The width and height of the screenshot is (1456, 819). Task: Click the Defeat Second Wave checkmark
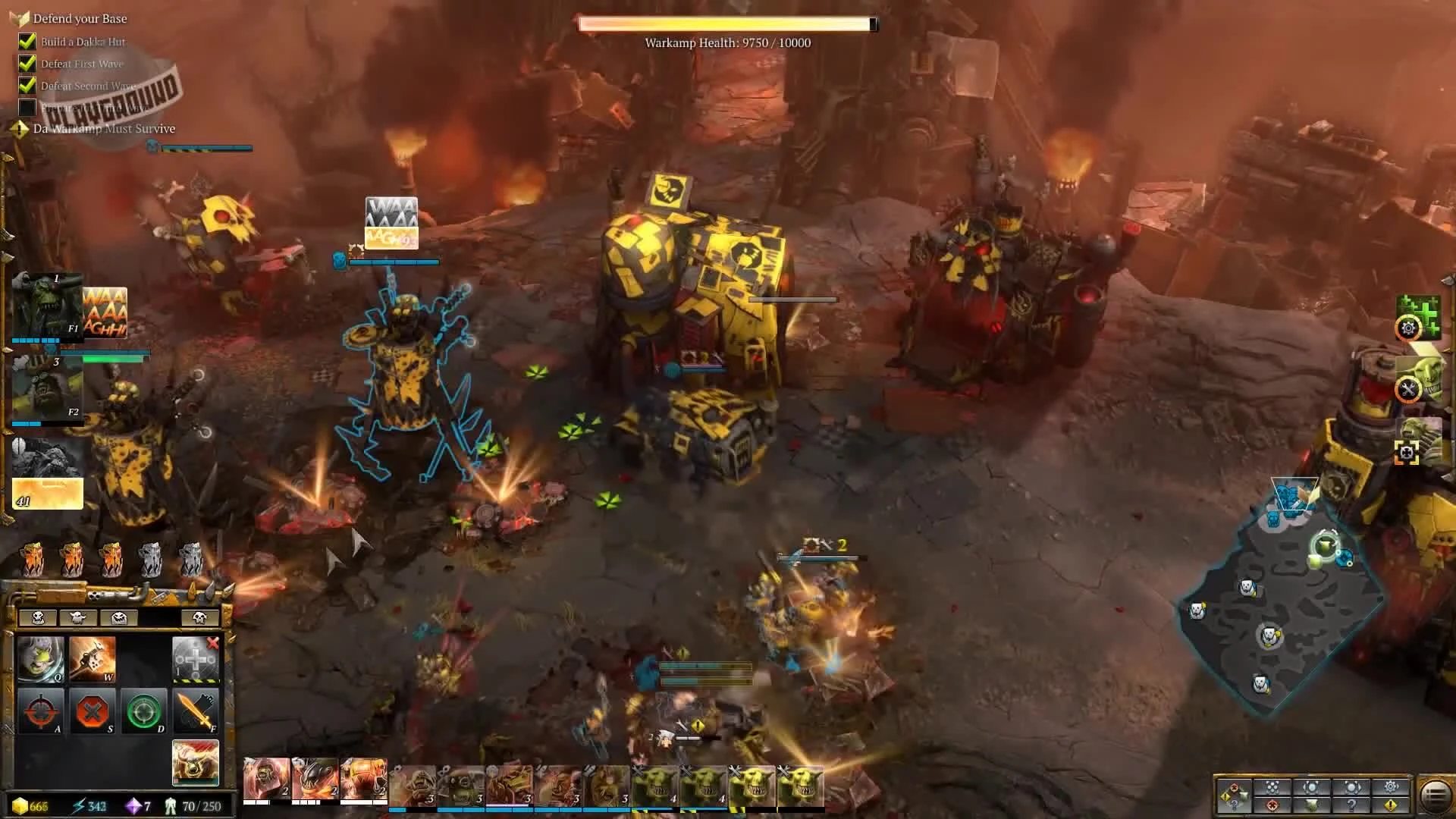coord(27,86)
